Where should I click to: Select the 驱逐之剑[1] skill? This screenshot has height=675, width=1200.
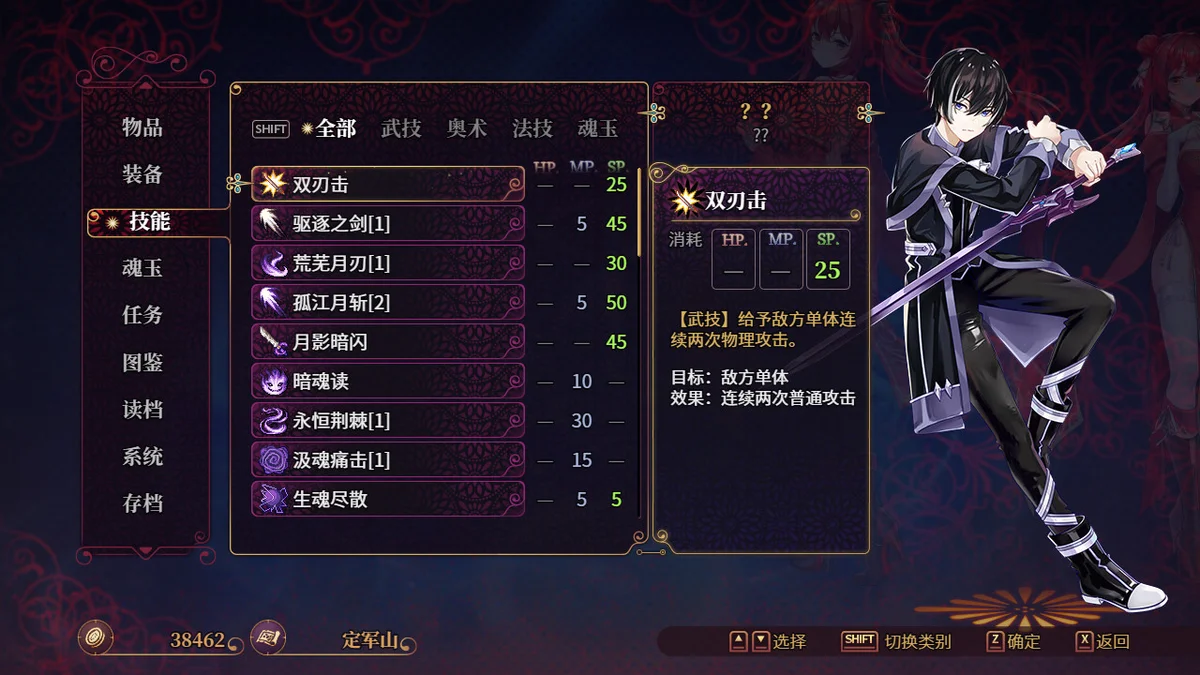388,224
